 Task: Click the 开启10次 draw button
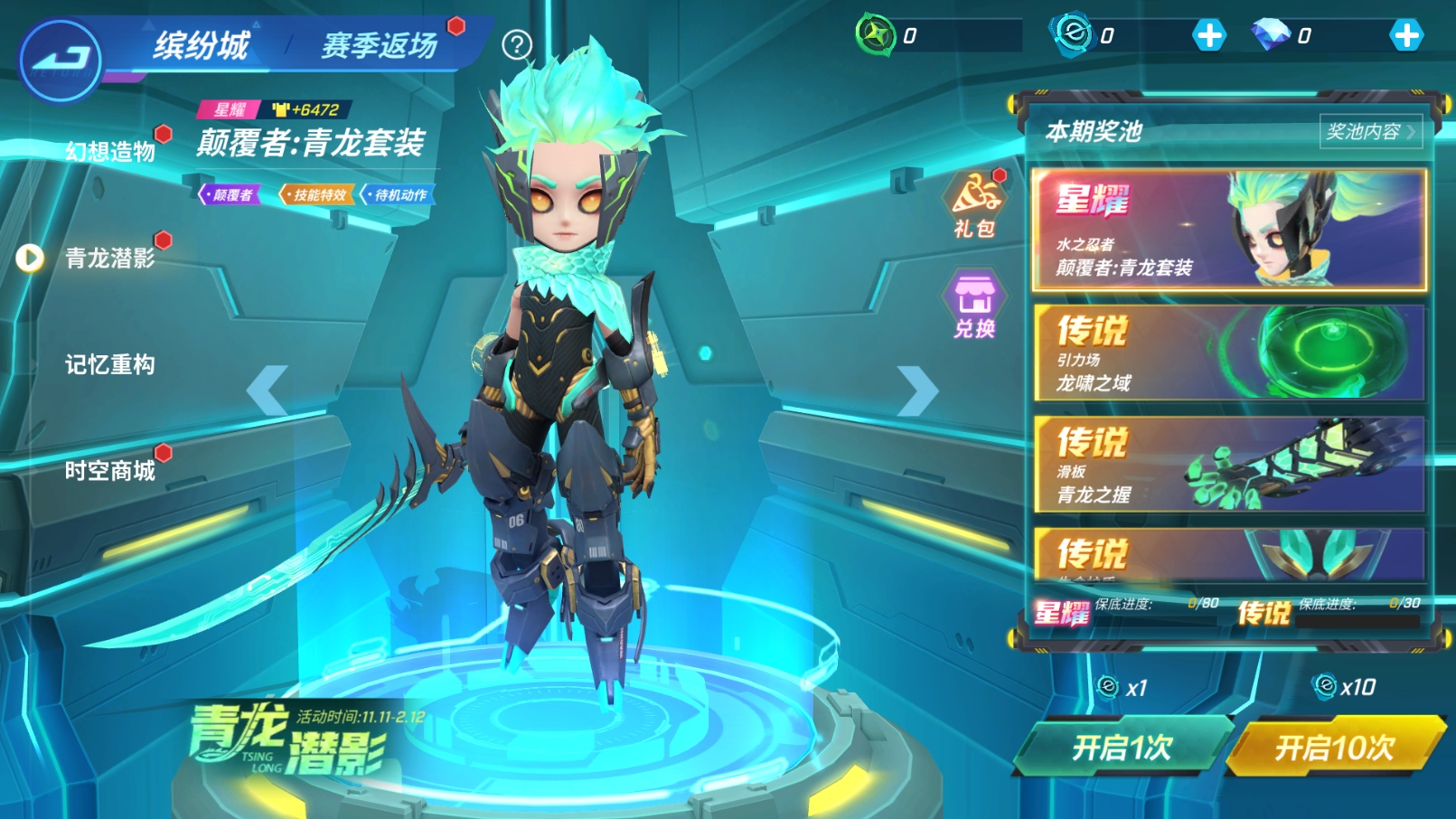point(1335,747)
